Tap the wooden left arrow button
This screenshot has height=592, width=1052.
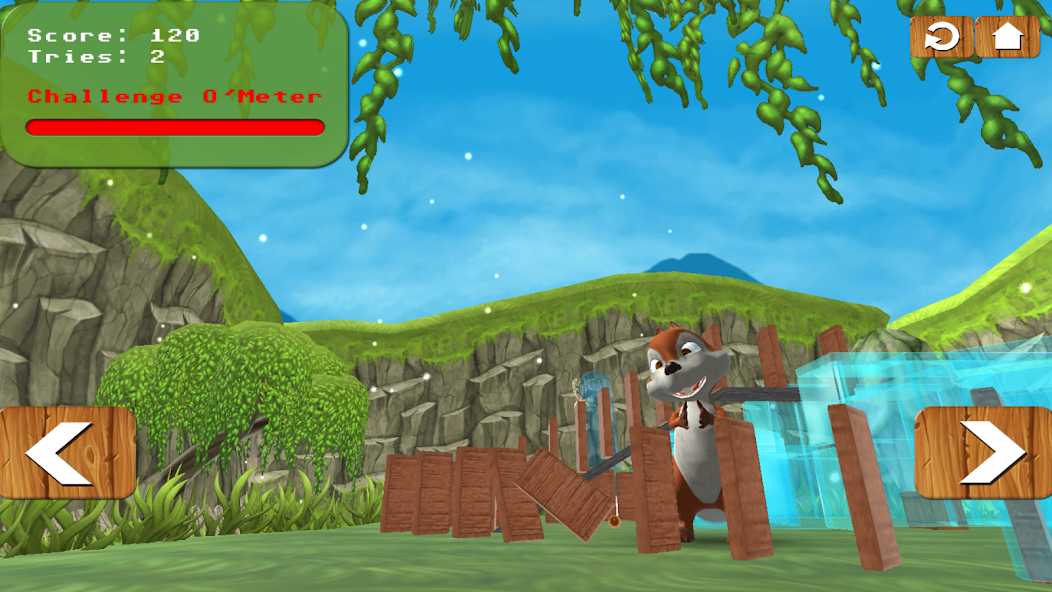click(68, 452)
